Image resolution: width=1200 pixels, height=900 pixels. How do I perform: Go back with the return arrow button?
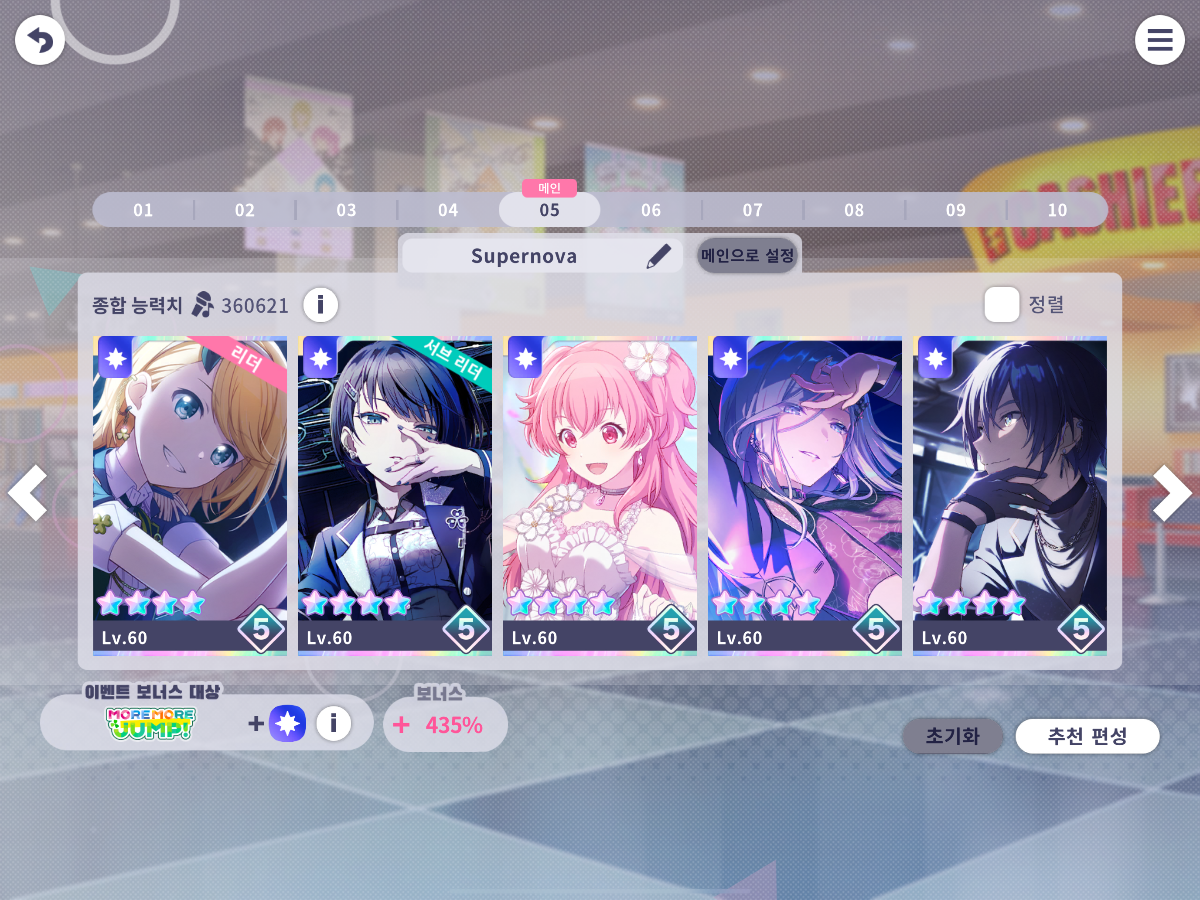[40, 41]
